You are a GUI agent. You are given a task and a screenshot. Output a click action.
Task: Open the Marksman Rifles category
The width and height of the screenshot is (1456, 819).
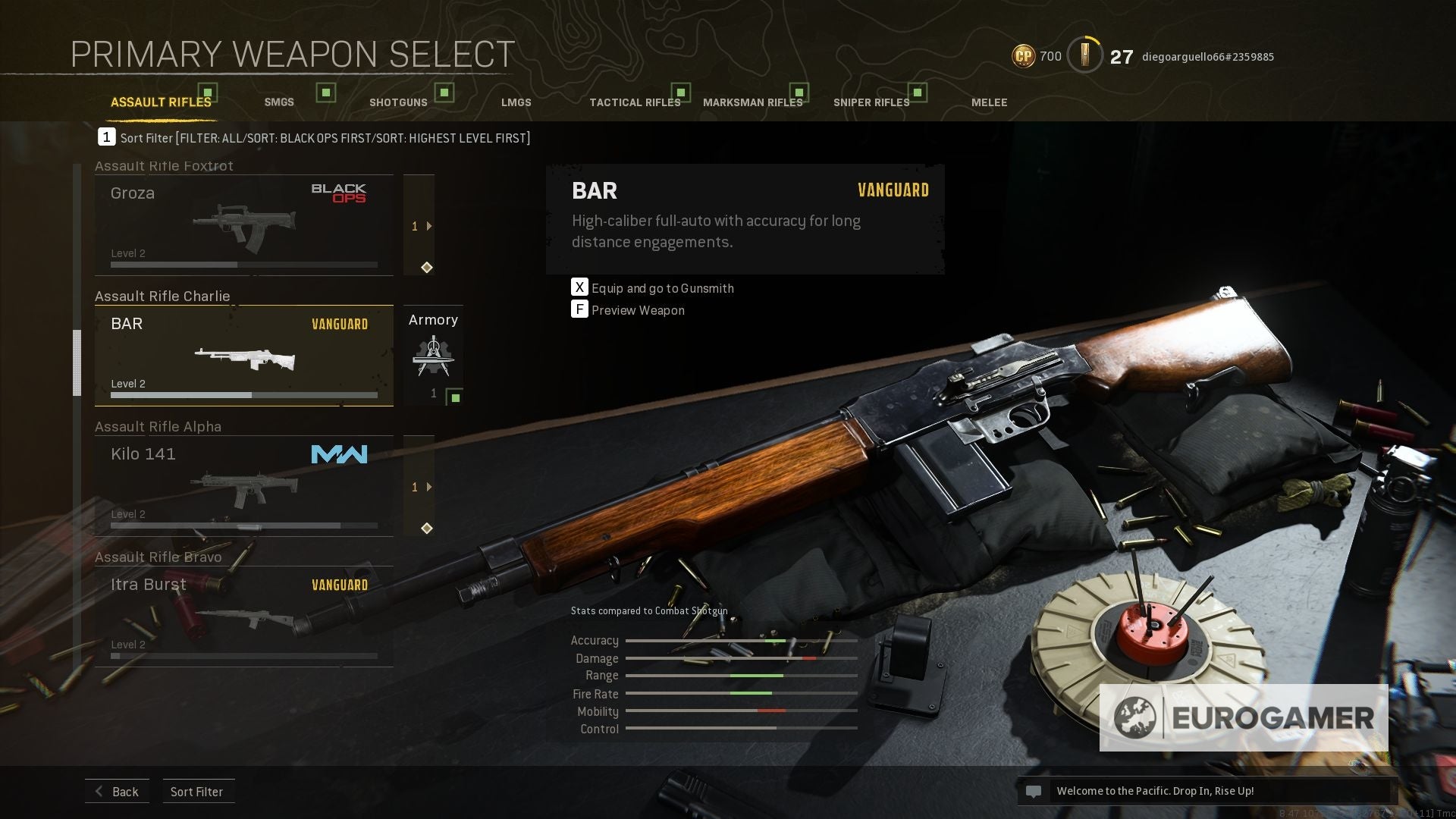coord(753,101)
